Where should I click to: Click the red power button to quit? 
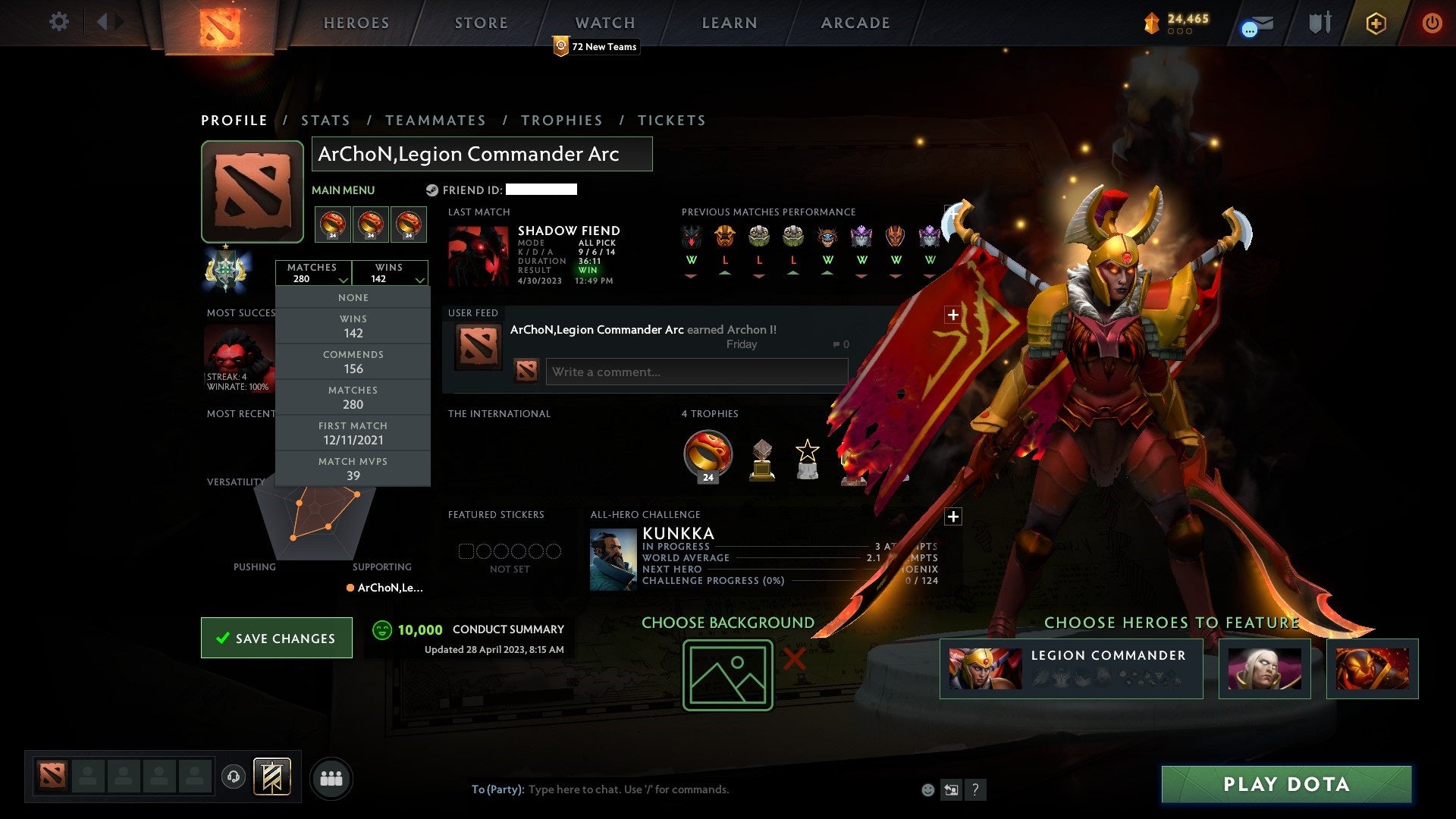[x=1432, y=23]
